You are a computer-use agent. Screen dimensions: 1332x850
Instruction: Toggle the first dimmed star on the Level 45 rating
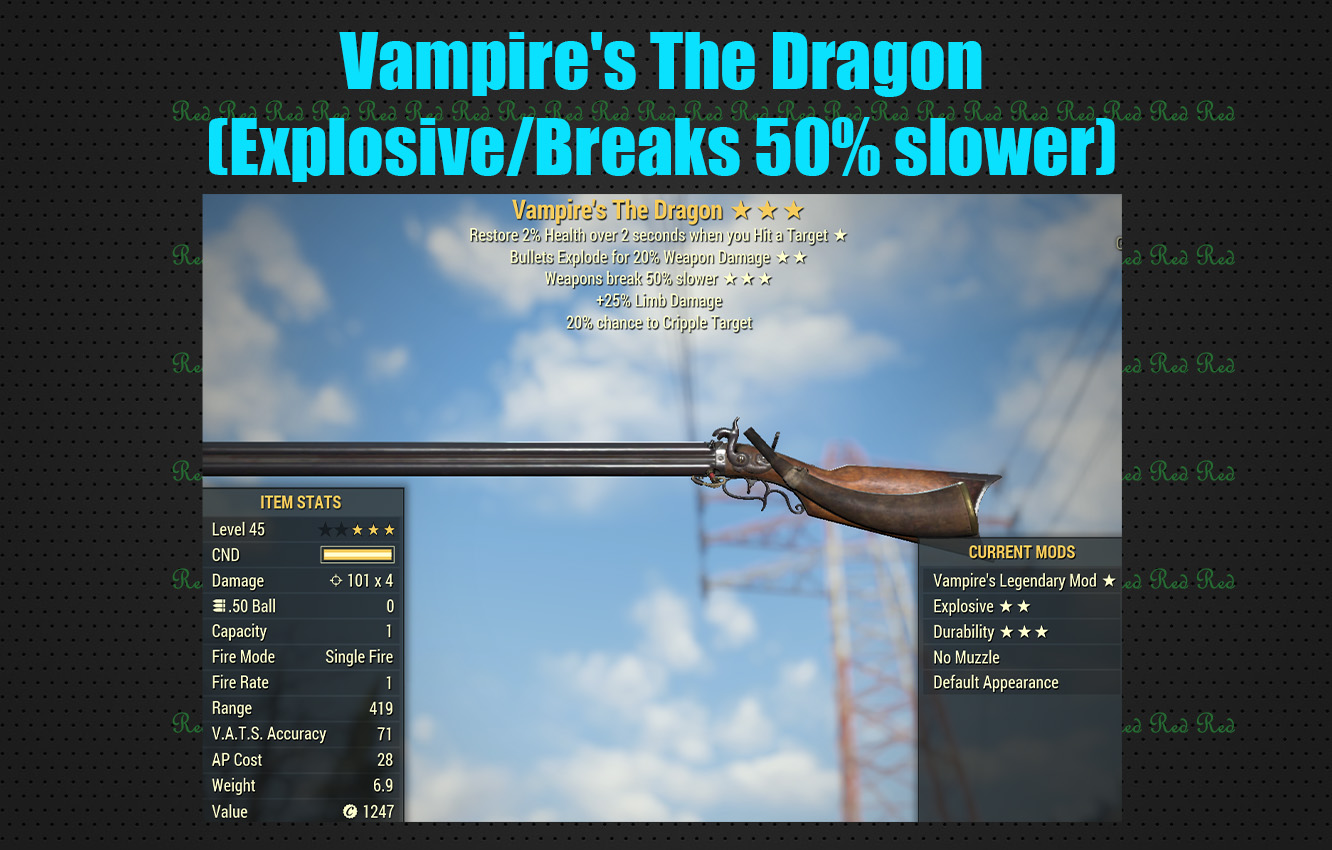click(x=324, y=530)
